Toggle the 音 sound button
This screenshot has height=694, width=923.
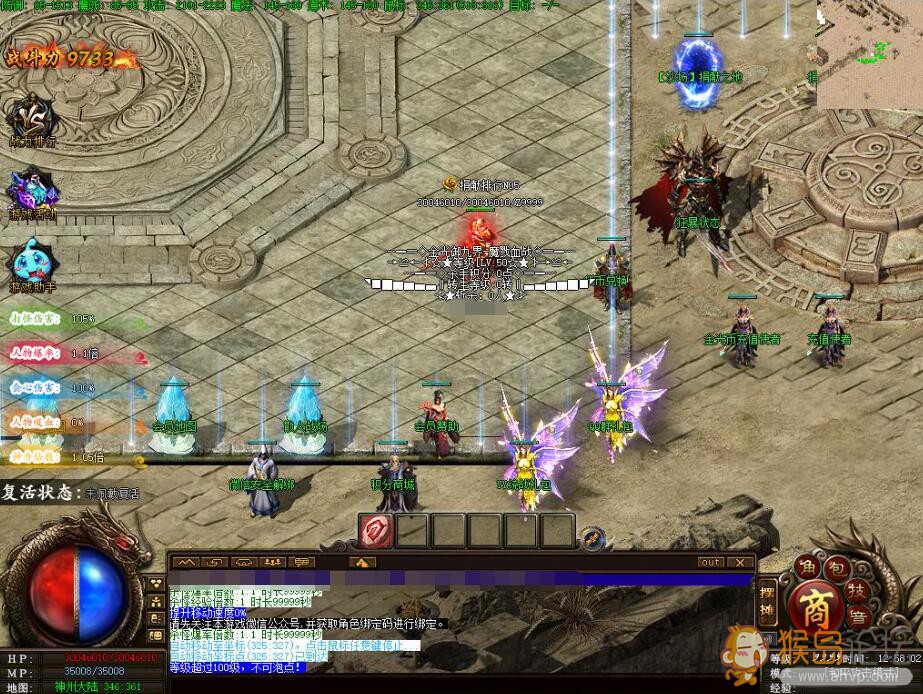[x=856, y=621]
